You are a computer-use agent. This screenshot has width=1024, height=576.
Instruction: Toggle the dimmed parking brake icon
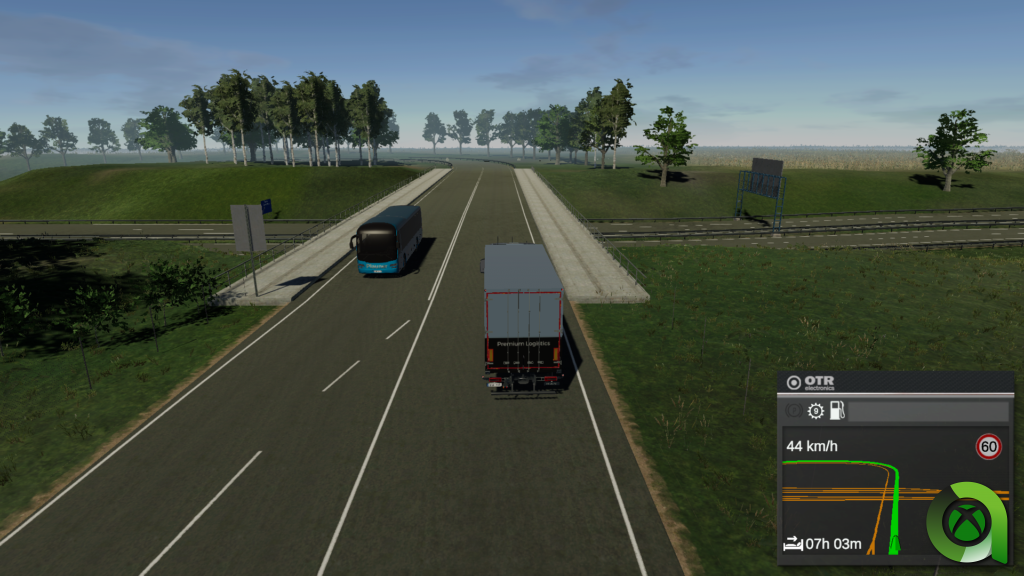[795, 411]
